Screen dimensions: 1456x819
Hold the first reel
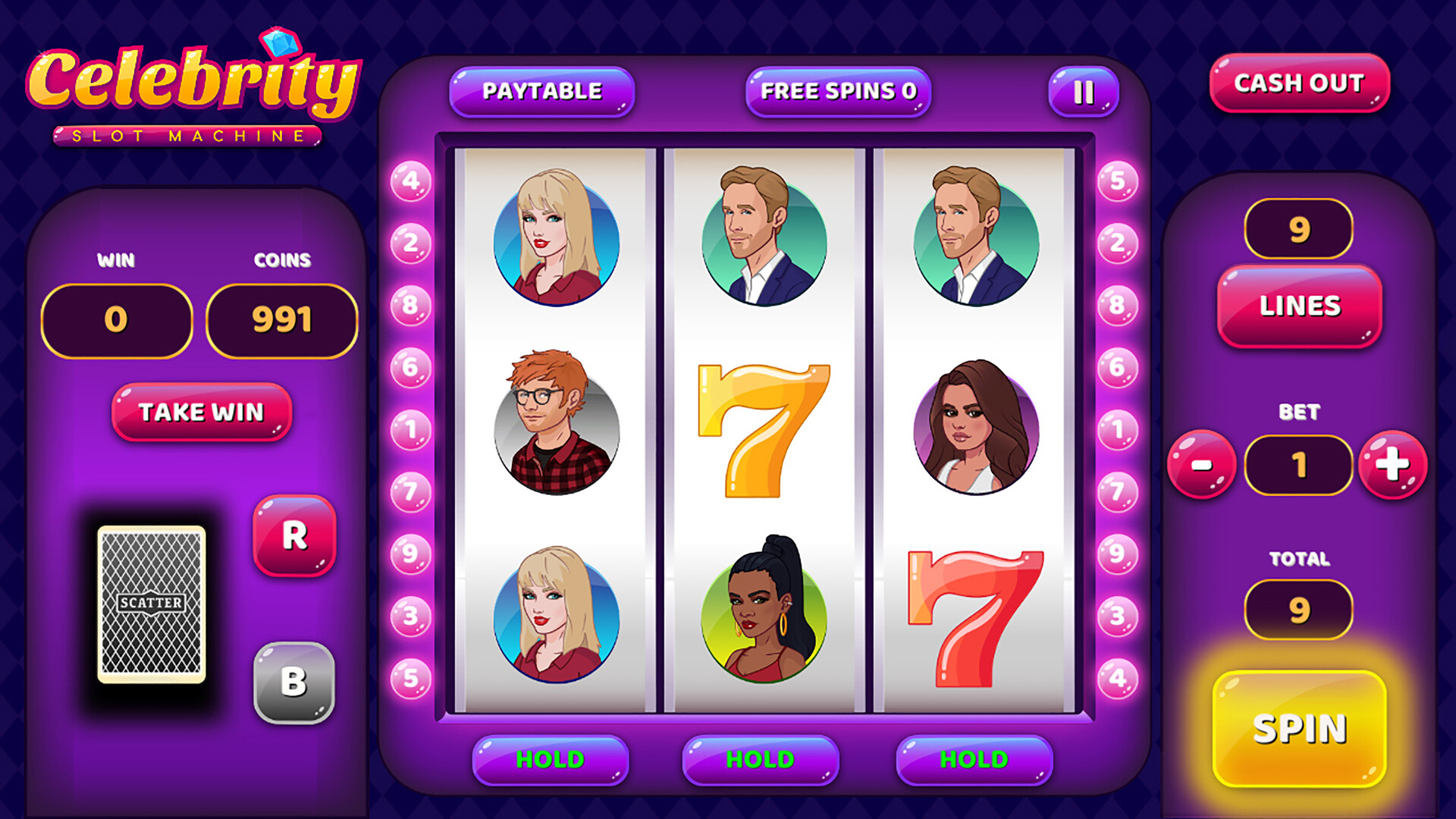pos(550,758)
